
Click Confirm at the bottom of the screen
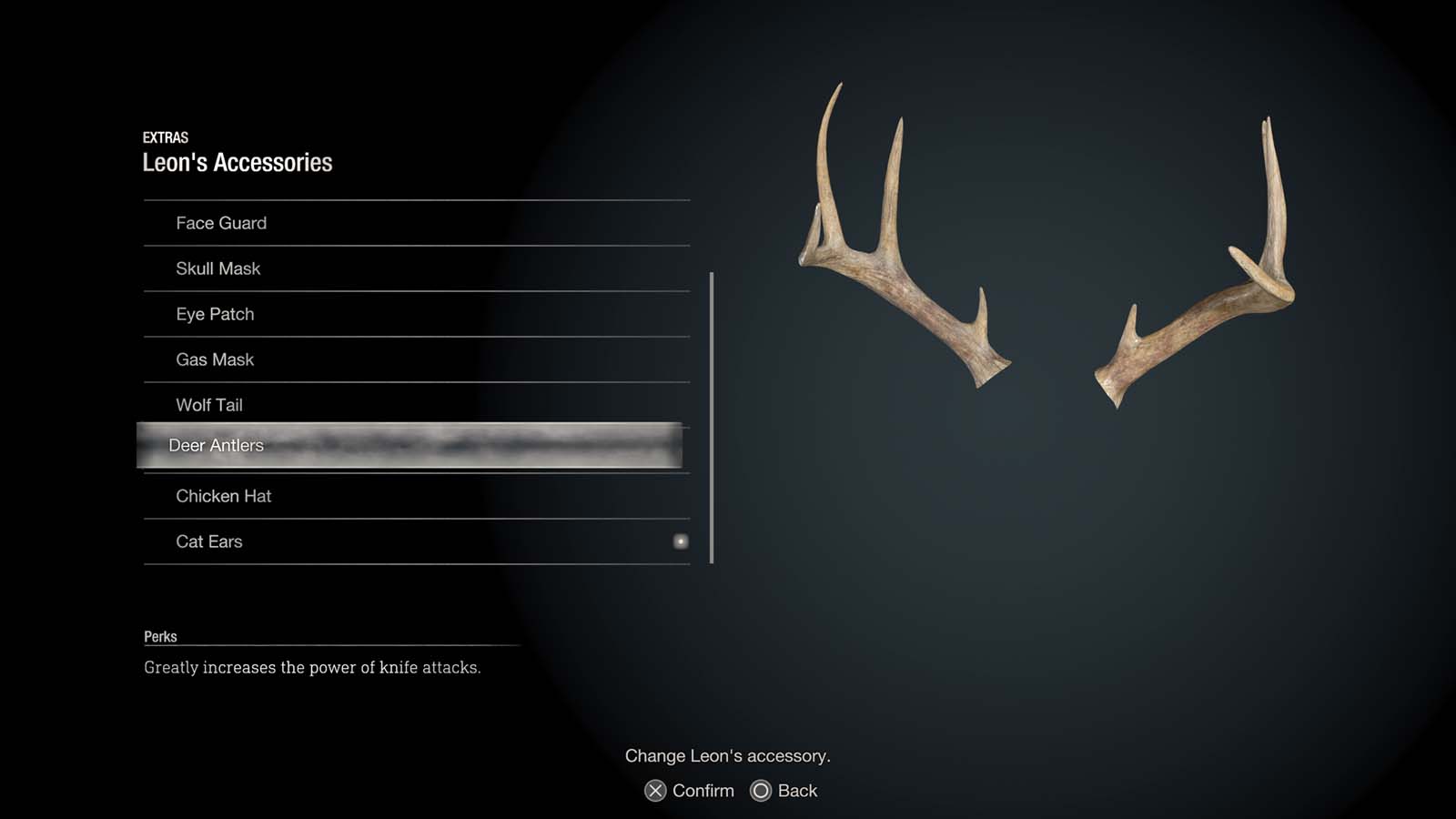[x=701, y=790]
